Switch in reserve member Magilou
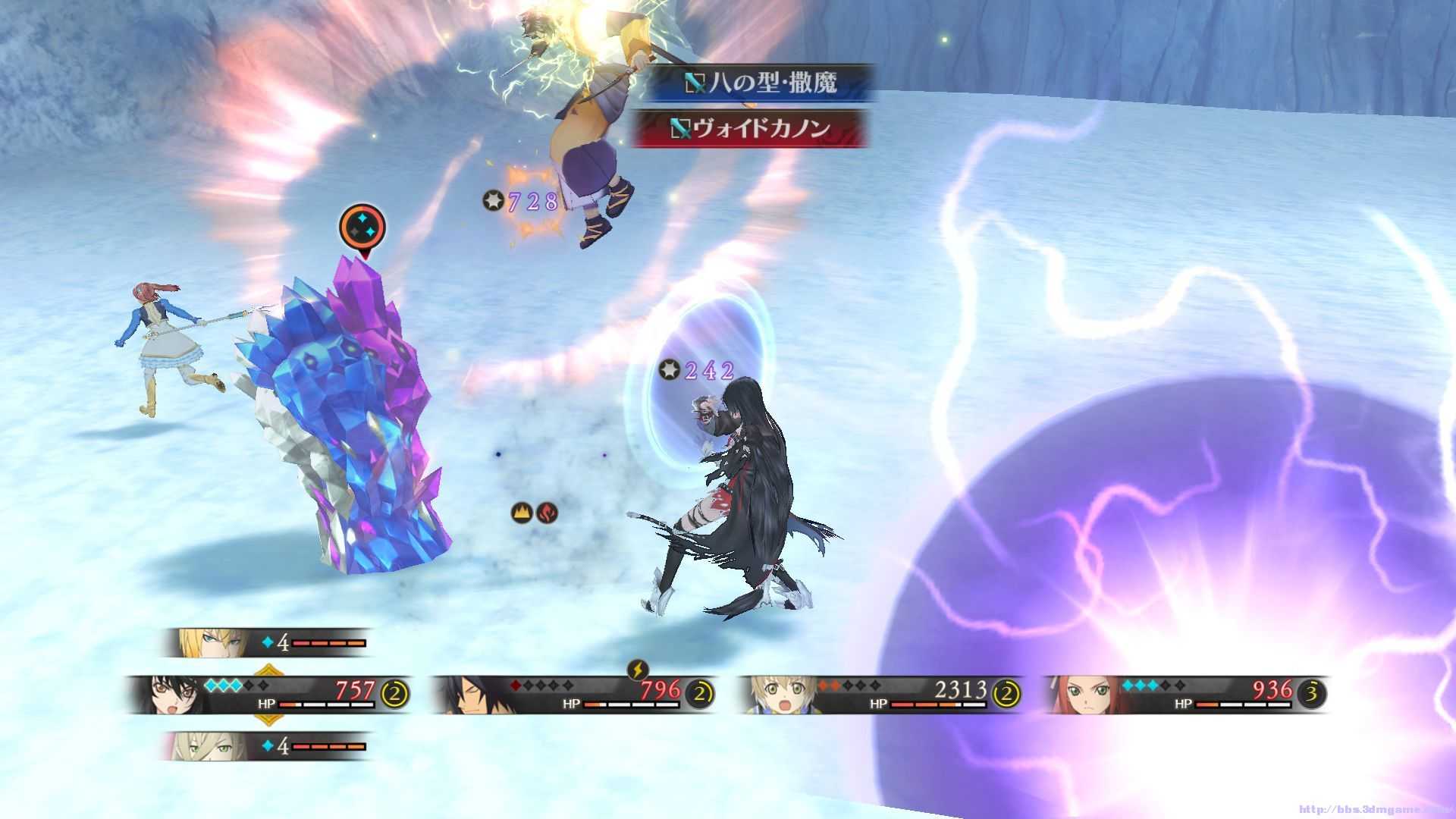This screenshot has width=1456, height=819. click(x=267, y=746)
